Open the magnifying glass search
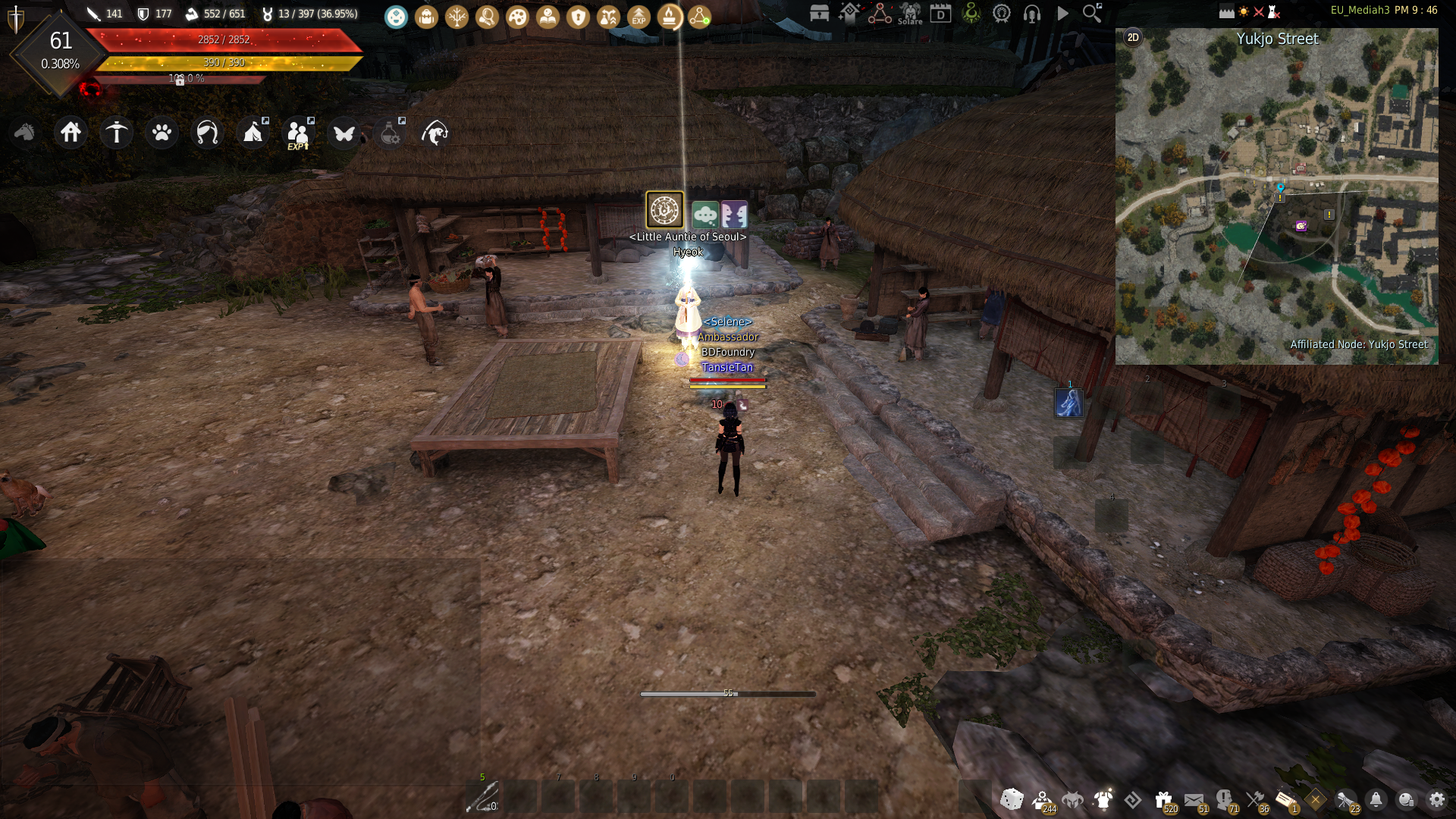The width and height of the screenshot is (1456, 819). coord(1092,13)
